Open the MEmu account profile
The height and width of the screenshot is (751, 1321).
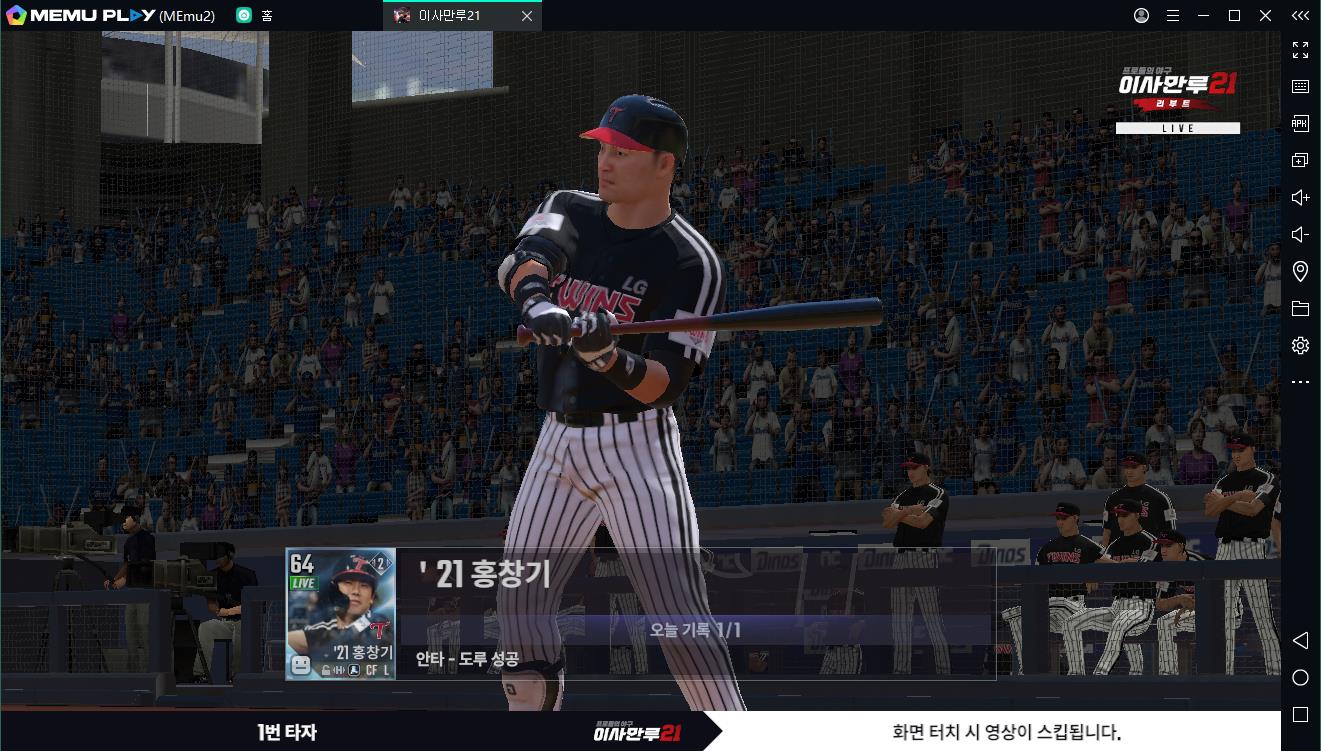point(1141,16)
